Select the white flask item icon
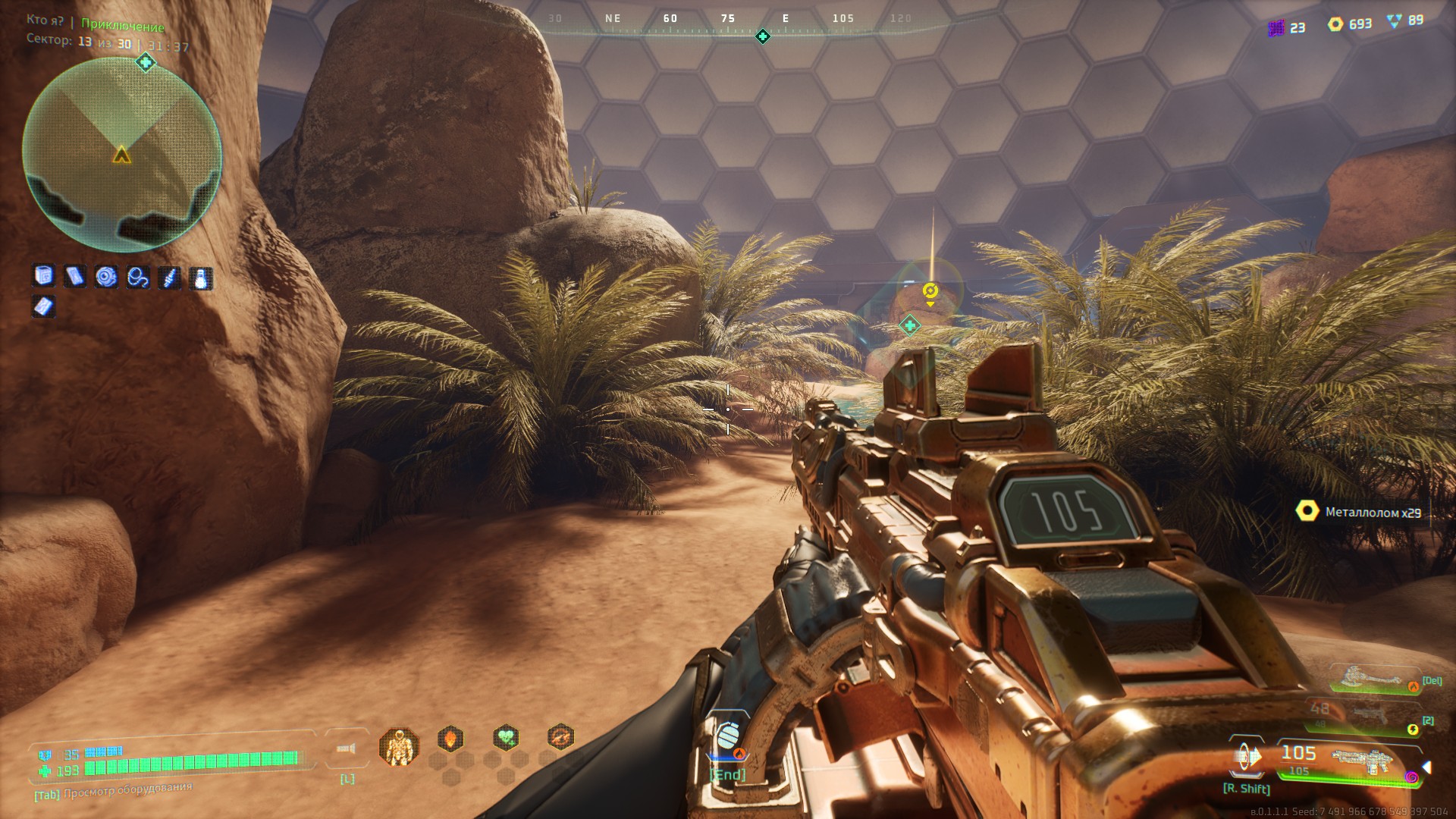The width and height of the screenshot is (1456, 819). 200,278
